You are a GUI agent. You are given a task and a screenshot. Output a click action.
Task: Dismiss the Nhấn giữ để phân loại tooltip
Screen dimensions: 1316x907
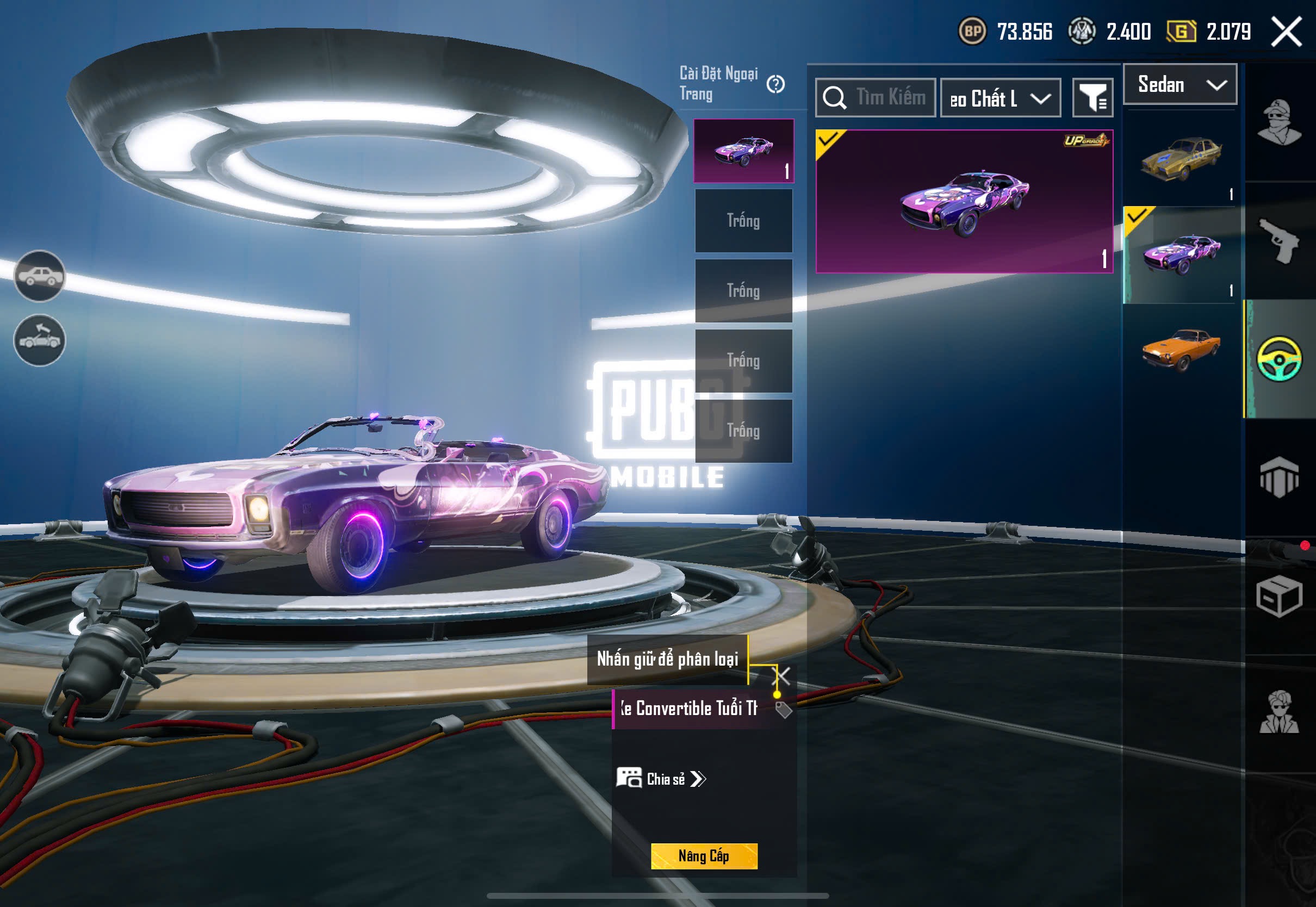[x=782, y=676]
